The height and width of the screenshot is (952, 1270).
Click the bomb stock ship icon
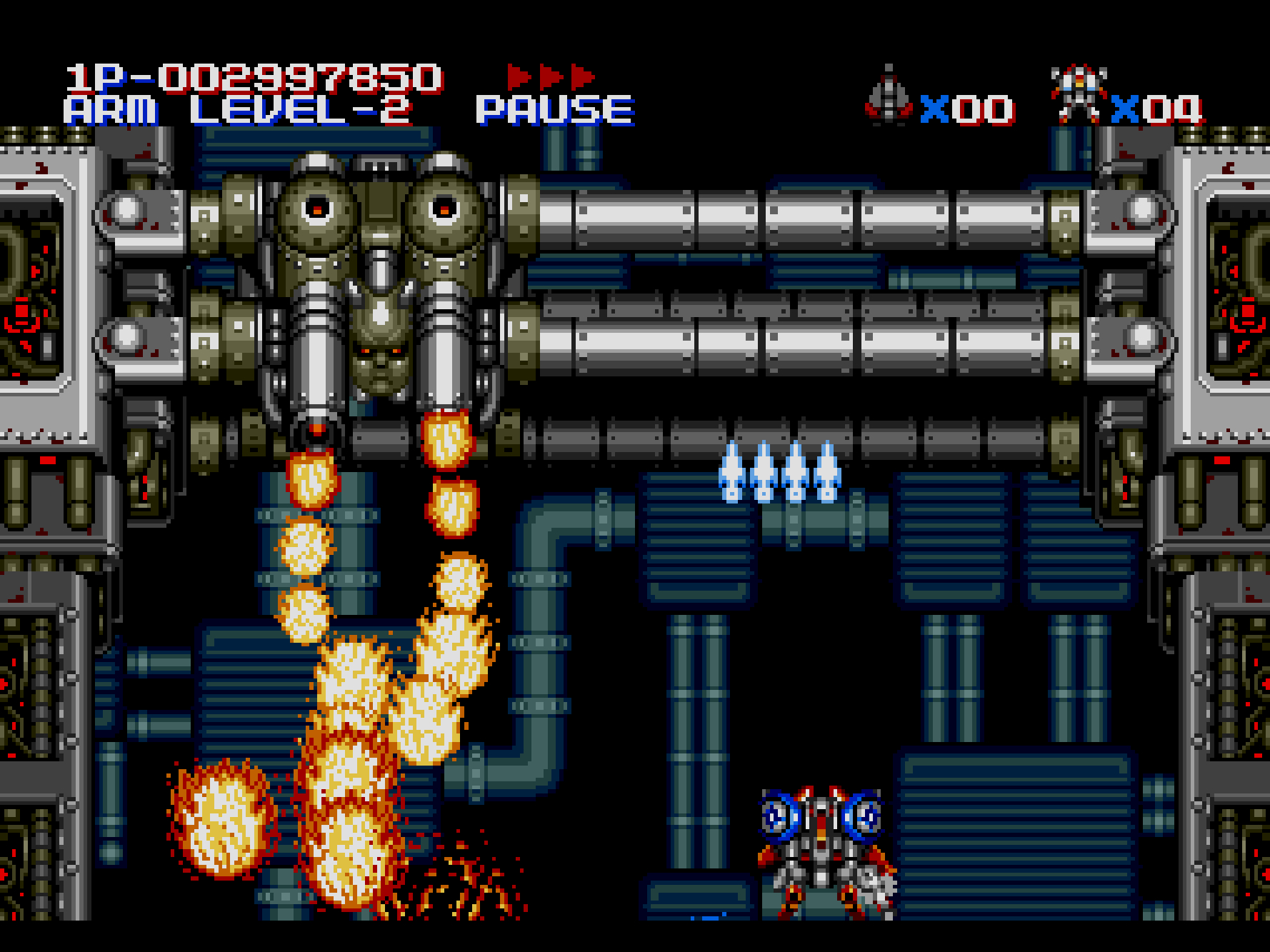(889, 96)
